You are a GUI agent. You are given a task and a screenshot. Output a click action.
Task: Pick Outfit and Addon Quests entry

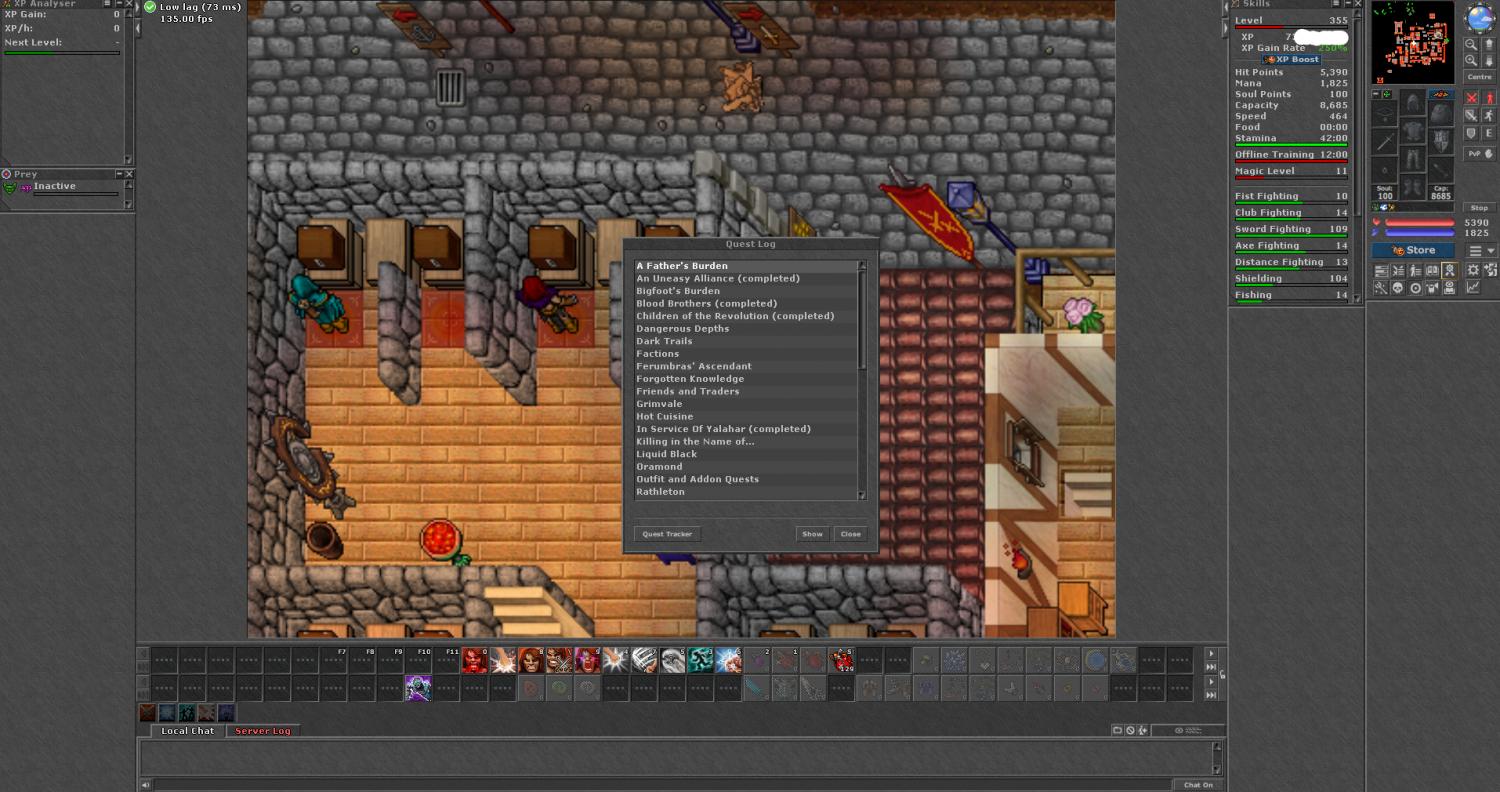697,479
